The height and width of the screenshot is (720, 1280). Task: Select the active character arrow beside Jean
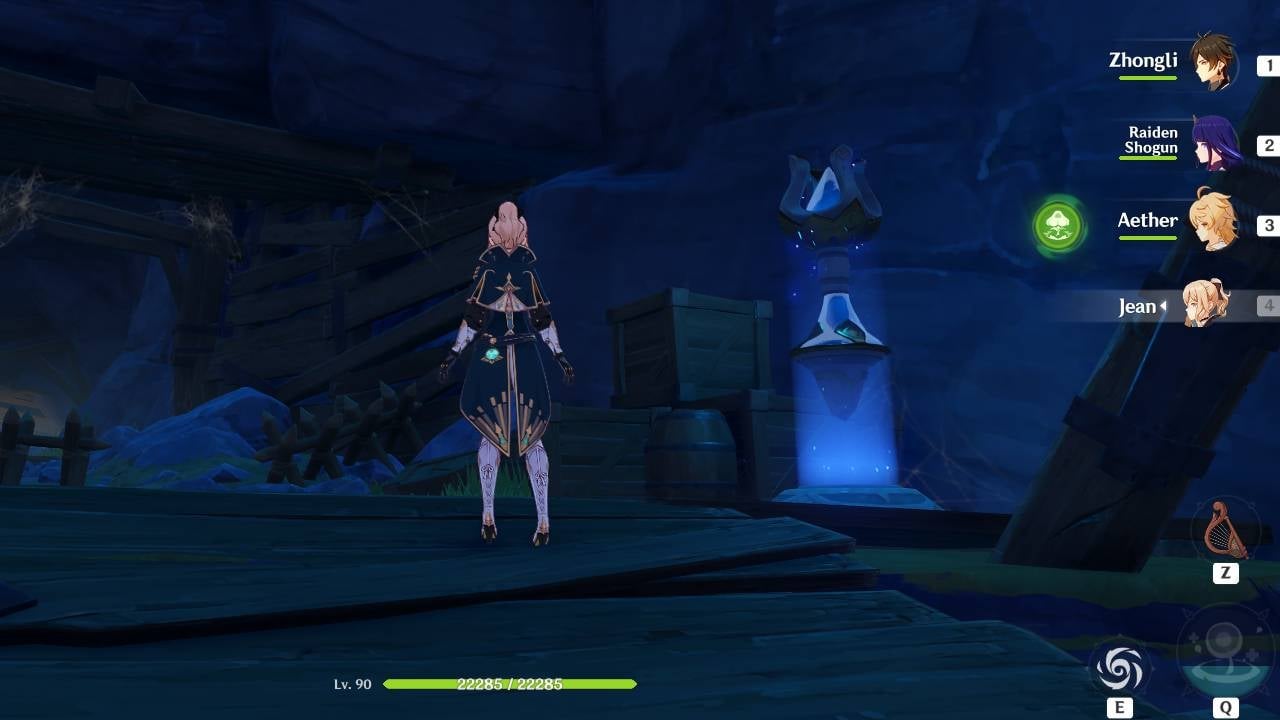click(x=1165, y=307)
